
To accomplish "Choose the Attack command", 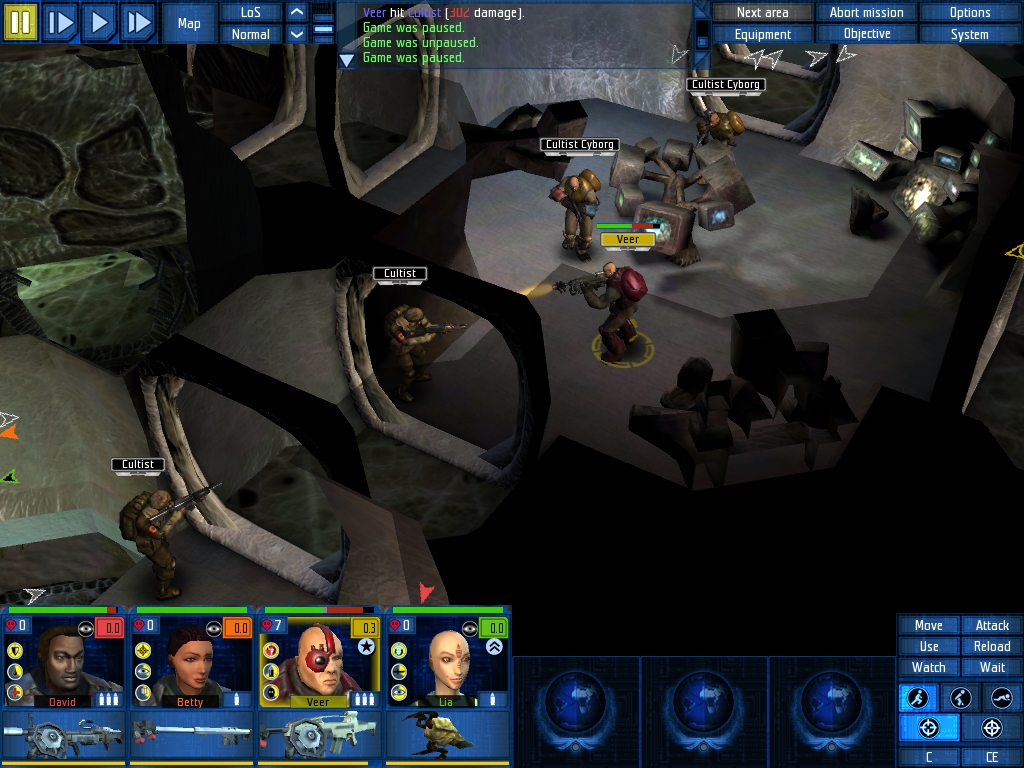I will pyautogui.click(x=991, y=625).
